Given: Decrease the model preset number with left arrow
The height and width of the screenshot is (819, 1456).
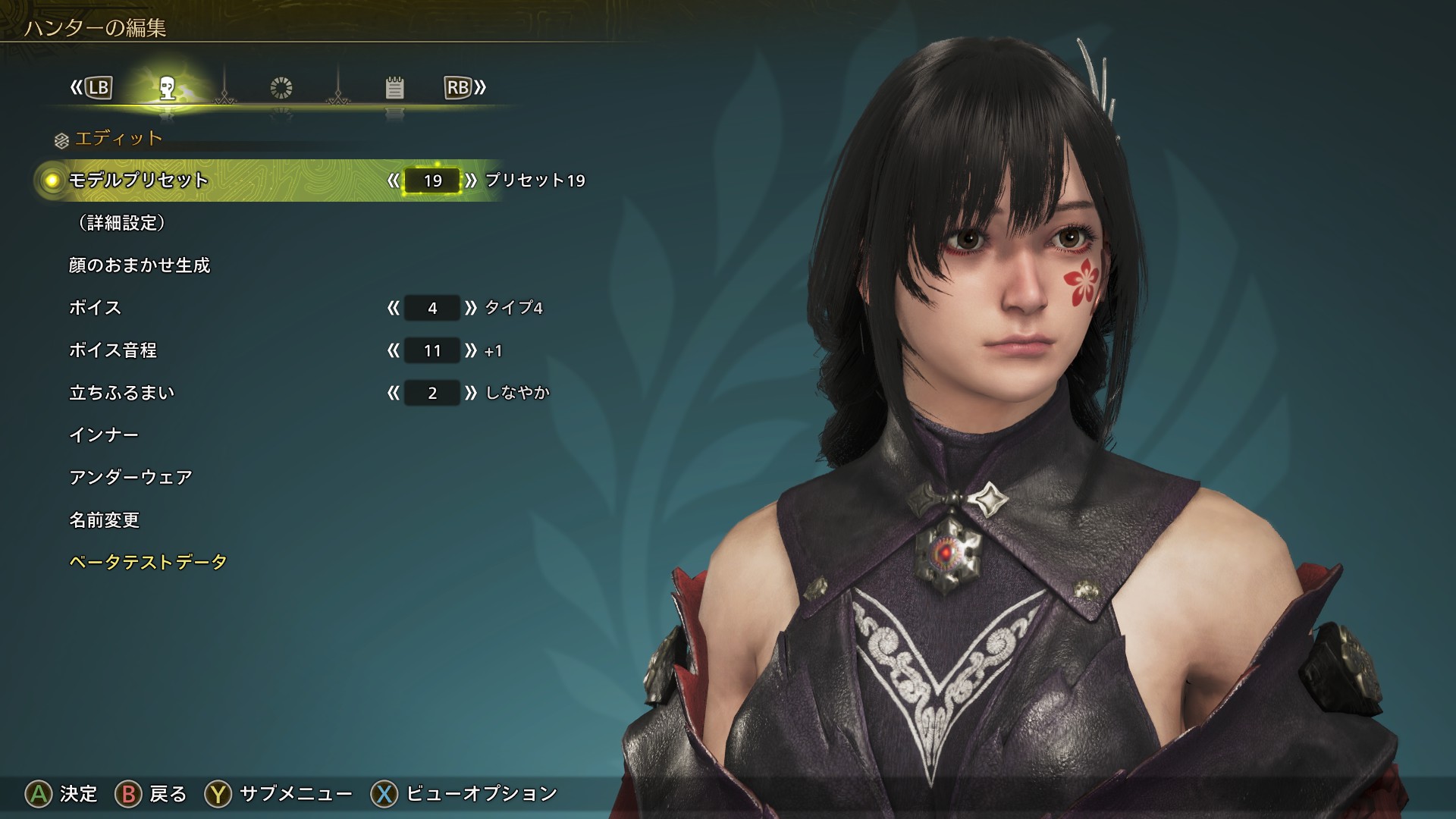Looking at the screenshot, I should coord(393,180).
